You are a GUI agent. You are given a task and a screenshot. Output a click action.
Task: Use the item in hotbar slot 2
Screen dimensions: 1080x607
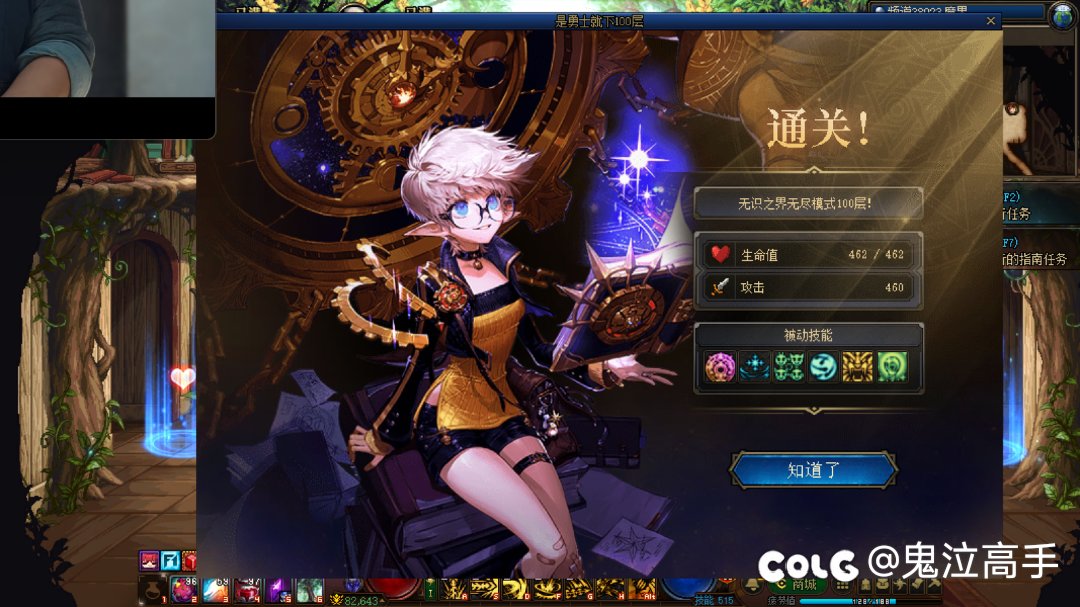(x=183, y=588)
